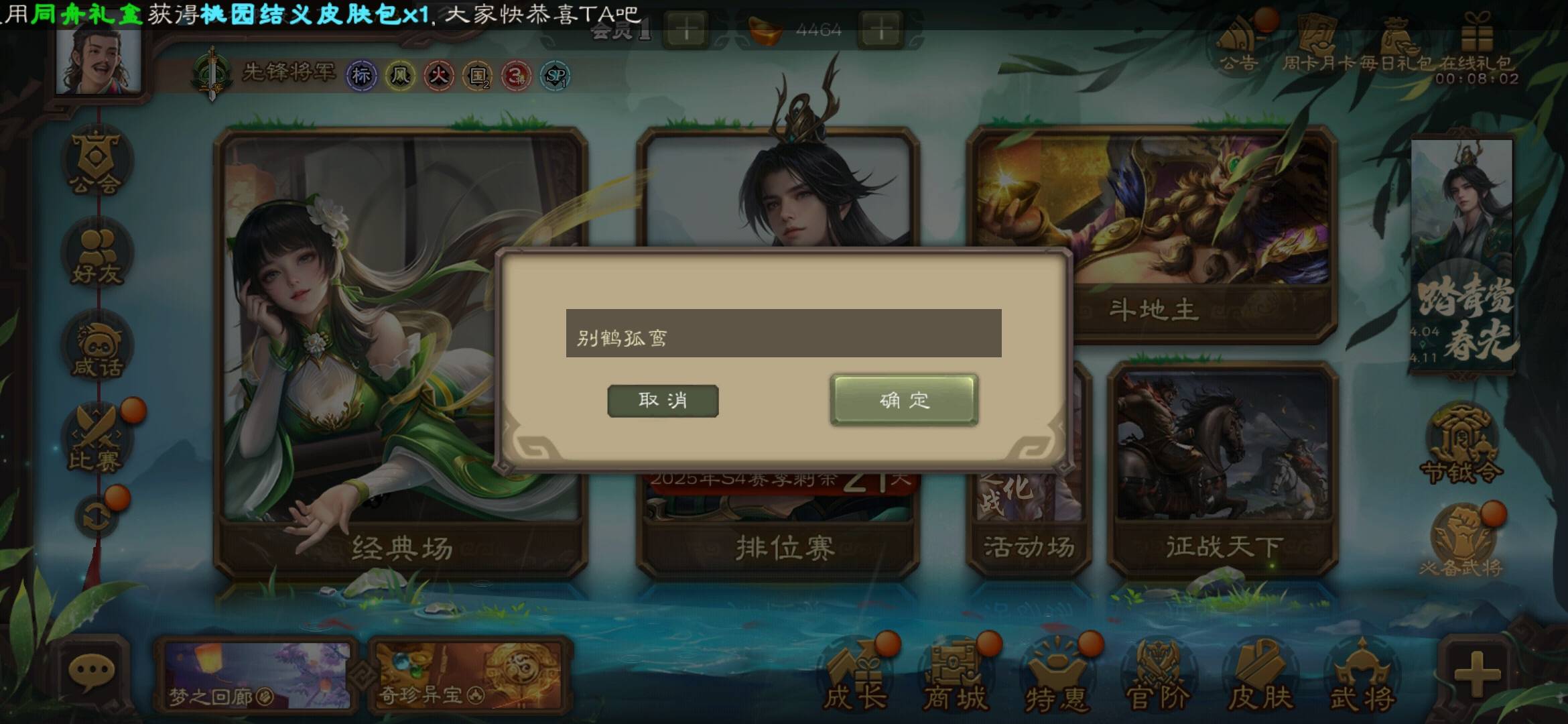Image resolution: width=1568 pixels, height=724 pixels.
Task: Open the 比赛 crossed-swords icon
Action: (x=96, y=440)
